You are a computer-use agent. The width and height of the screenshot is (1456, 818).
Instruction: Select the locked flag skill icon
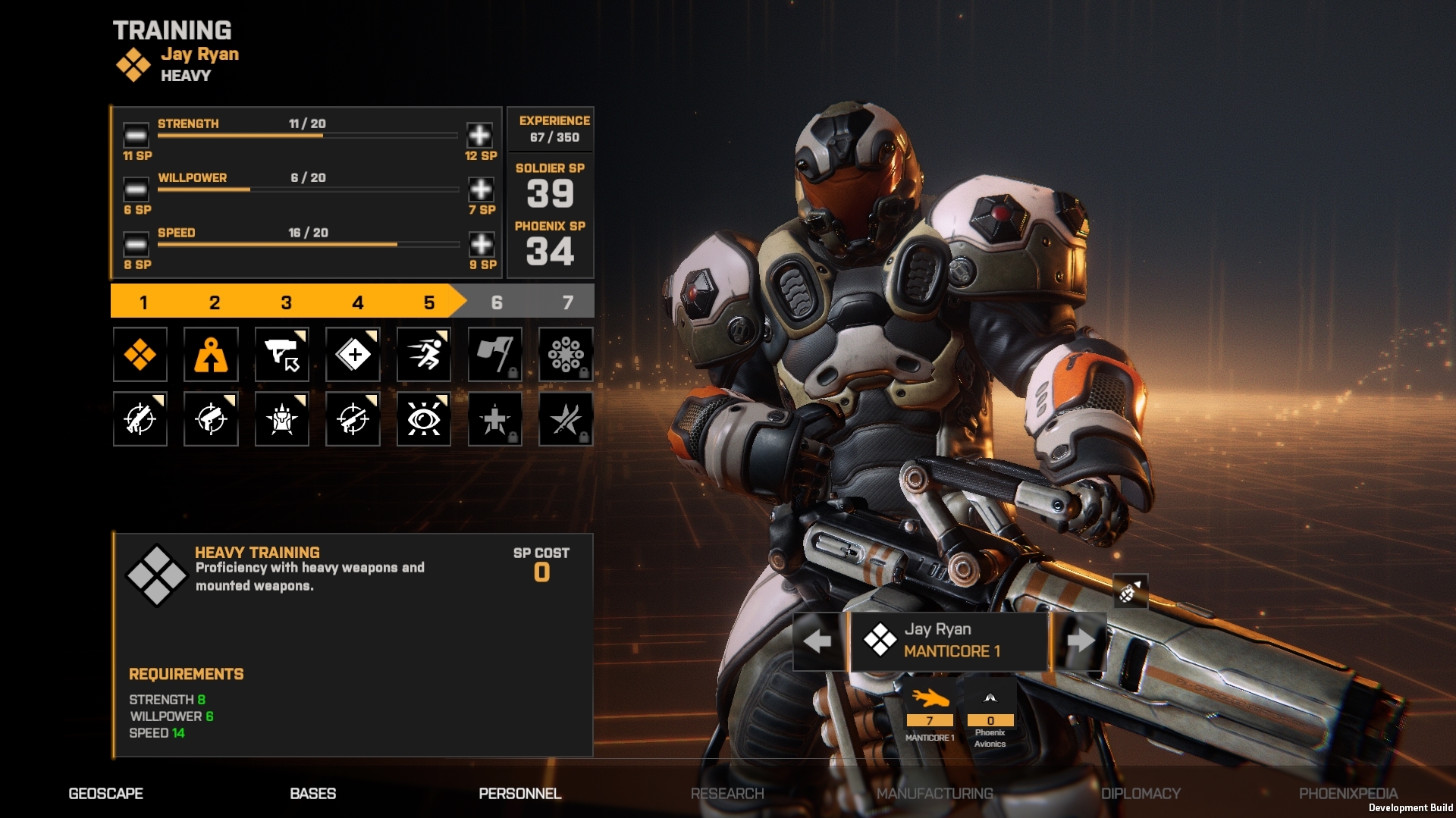coord(494,354)
